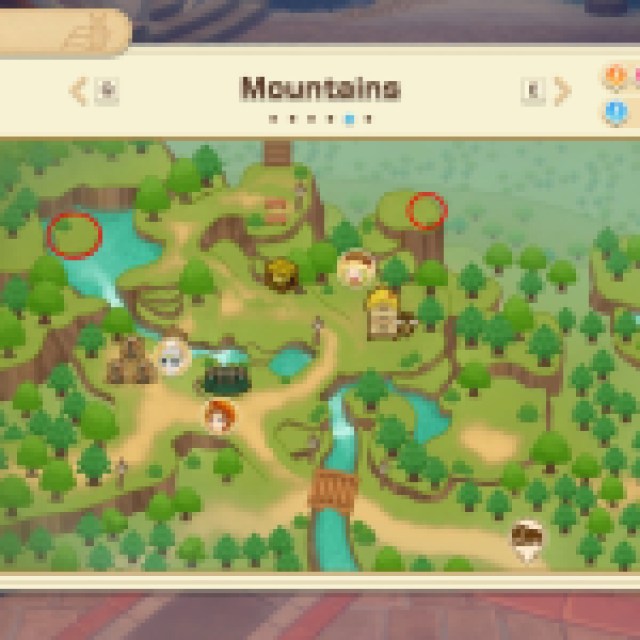Go to the next map area arrow
The image size is (640, 640).
(563, 92)
